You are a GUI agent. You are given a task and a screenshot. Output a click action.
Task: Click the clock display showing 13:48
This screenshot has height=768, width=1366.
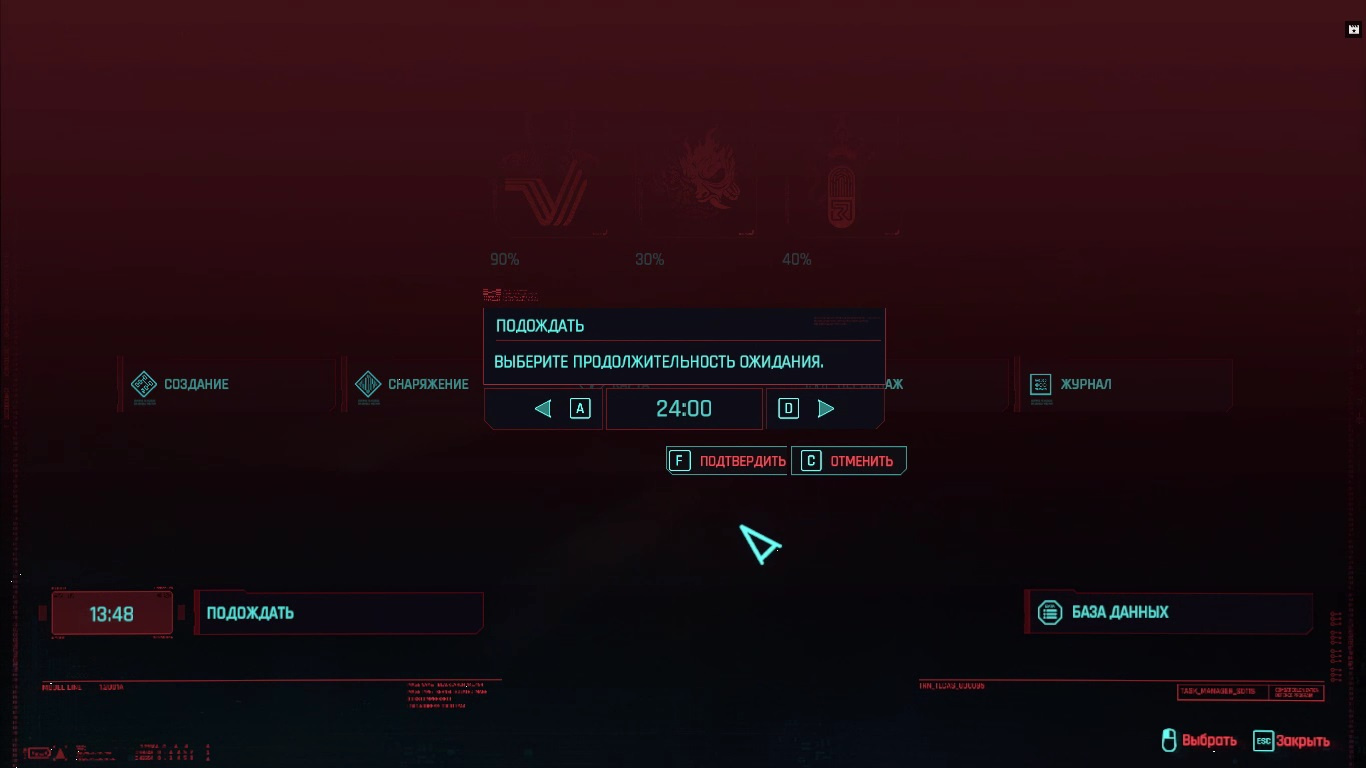click(111, 613)
